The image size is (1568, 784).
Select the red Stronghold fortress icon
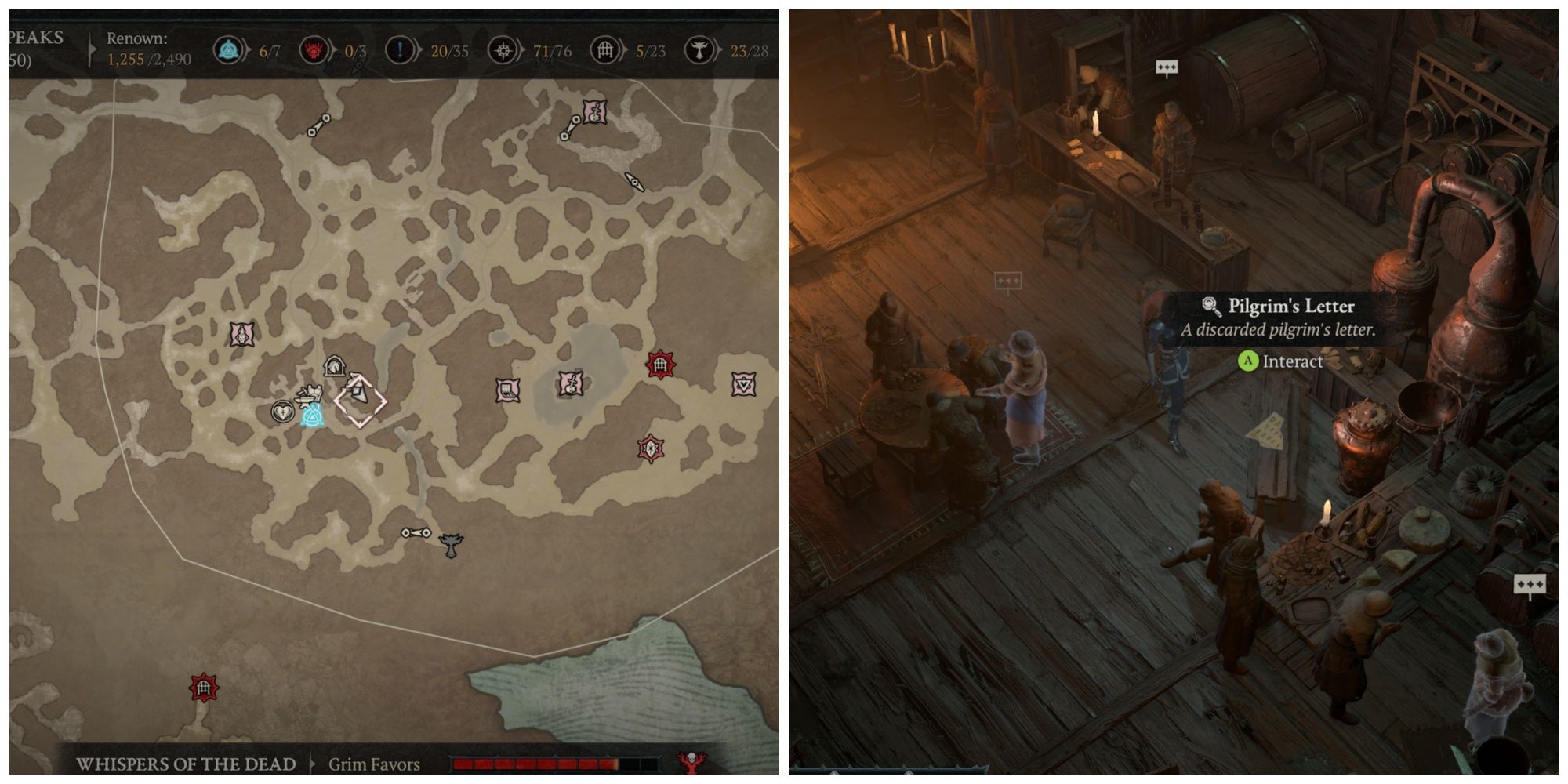tap(661, 362)
